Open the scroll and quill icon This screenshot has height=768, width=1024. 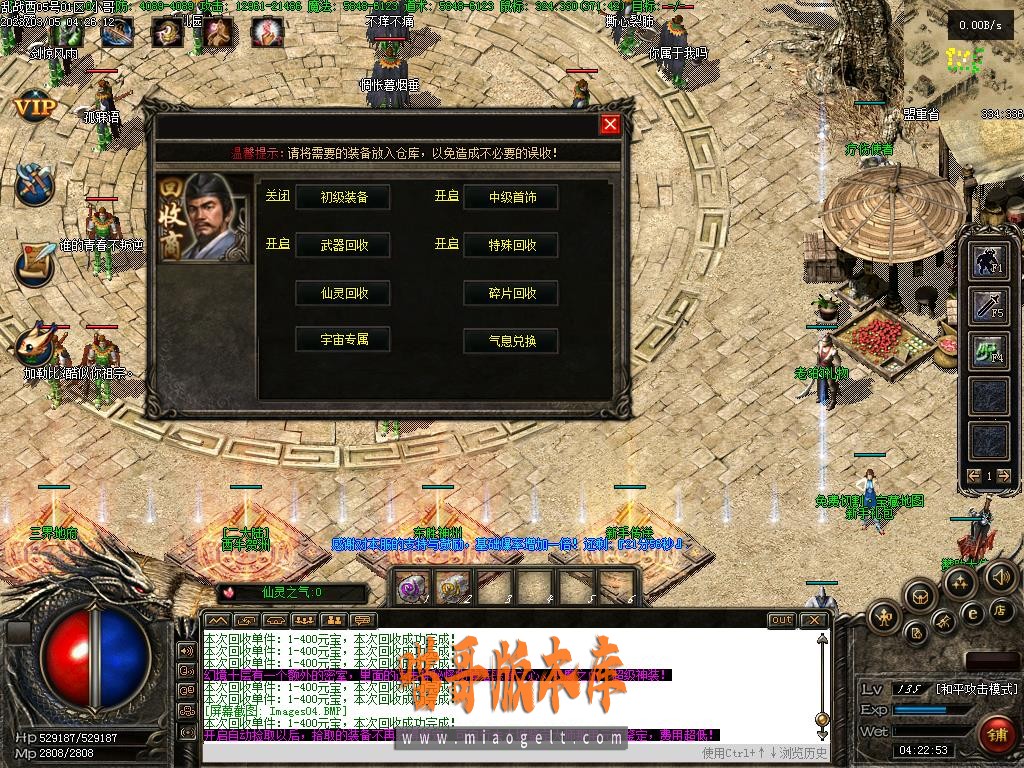click(x=34, y=263)
